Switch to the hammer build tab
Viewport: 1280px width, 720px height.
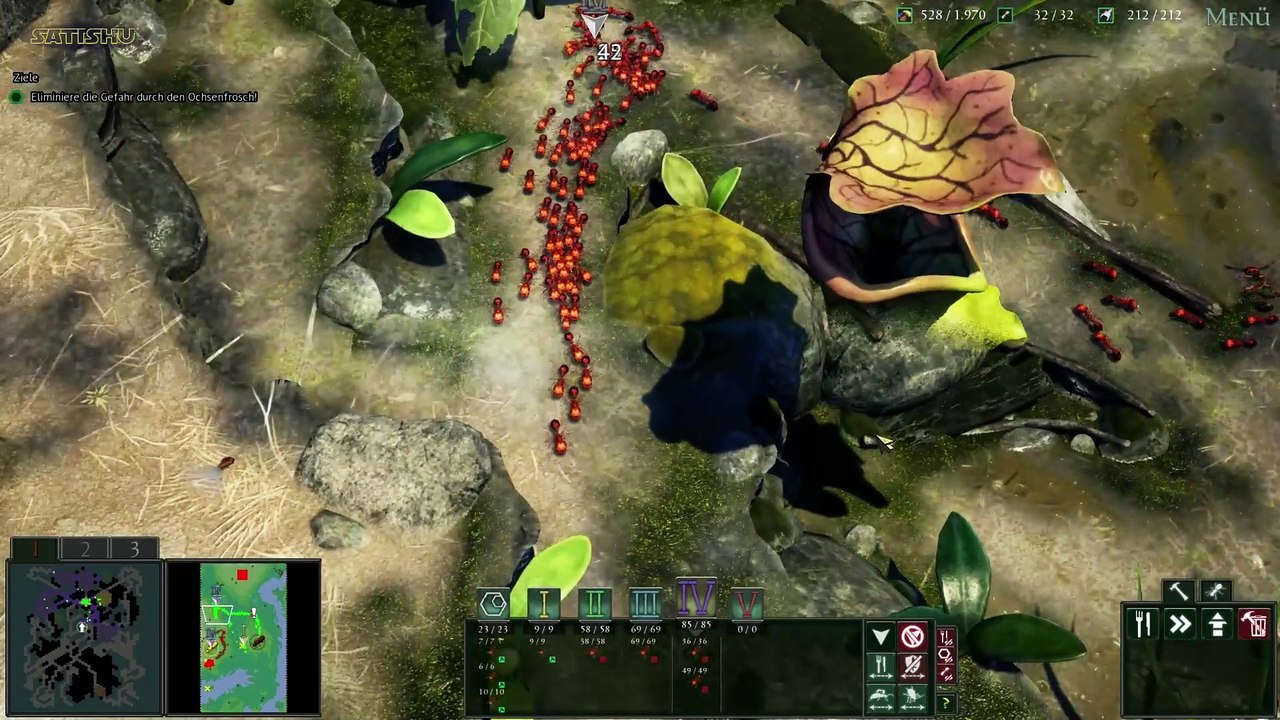pos(1179,591)
